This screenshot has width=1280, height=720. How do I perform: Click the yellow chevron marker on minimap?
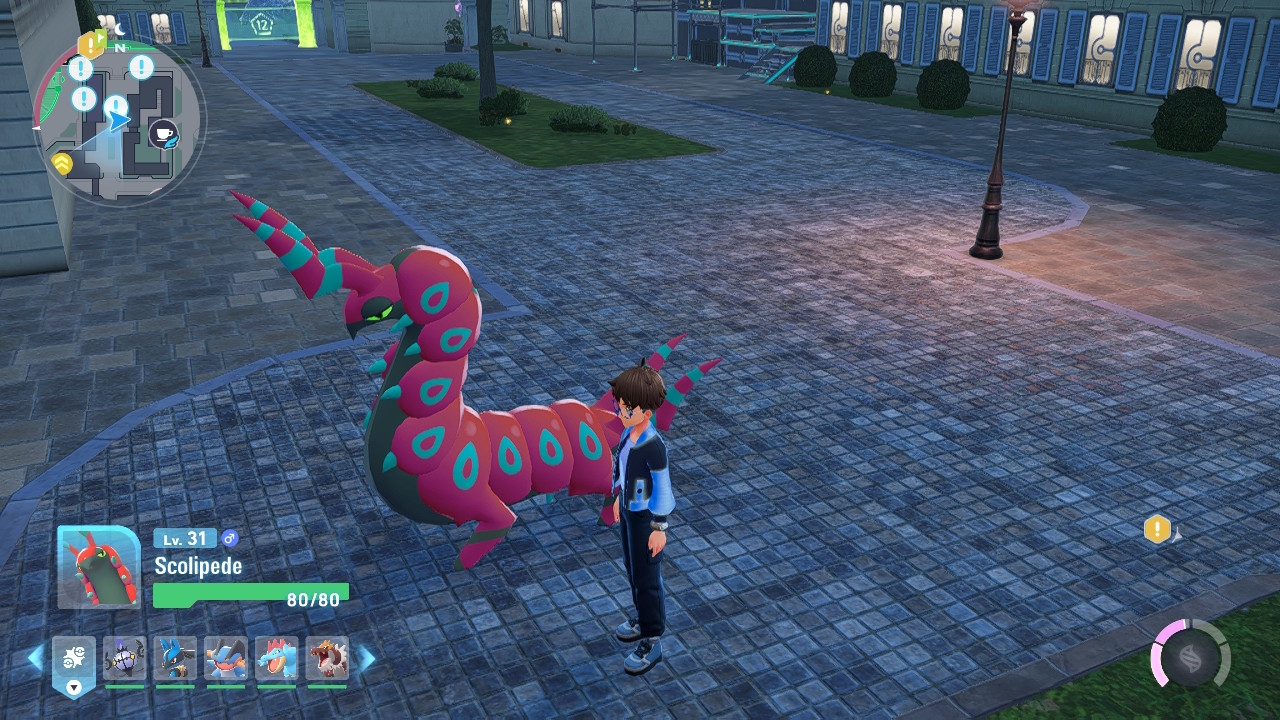63,163
